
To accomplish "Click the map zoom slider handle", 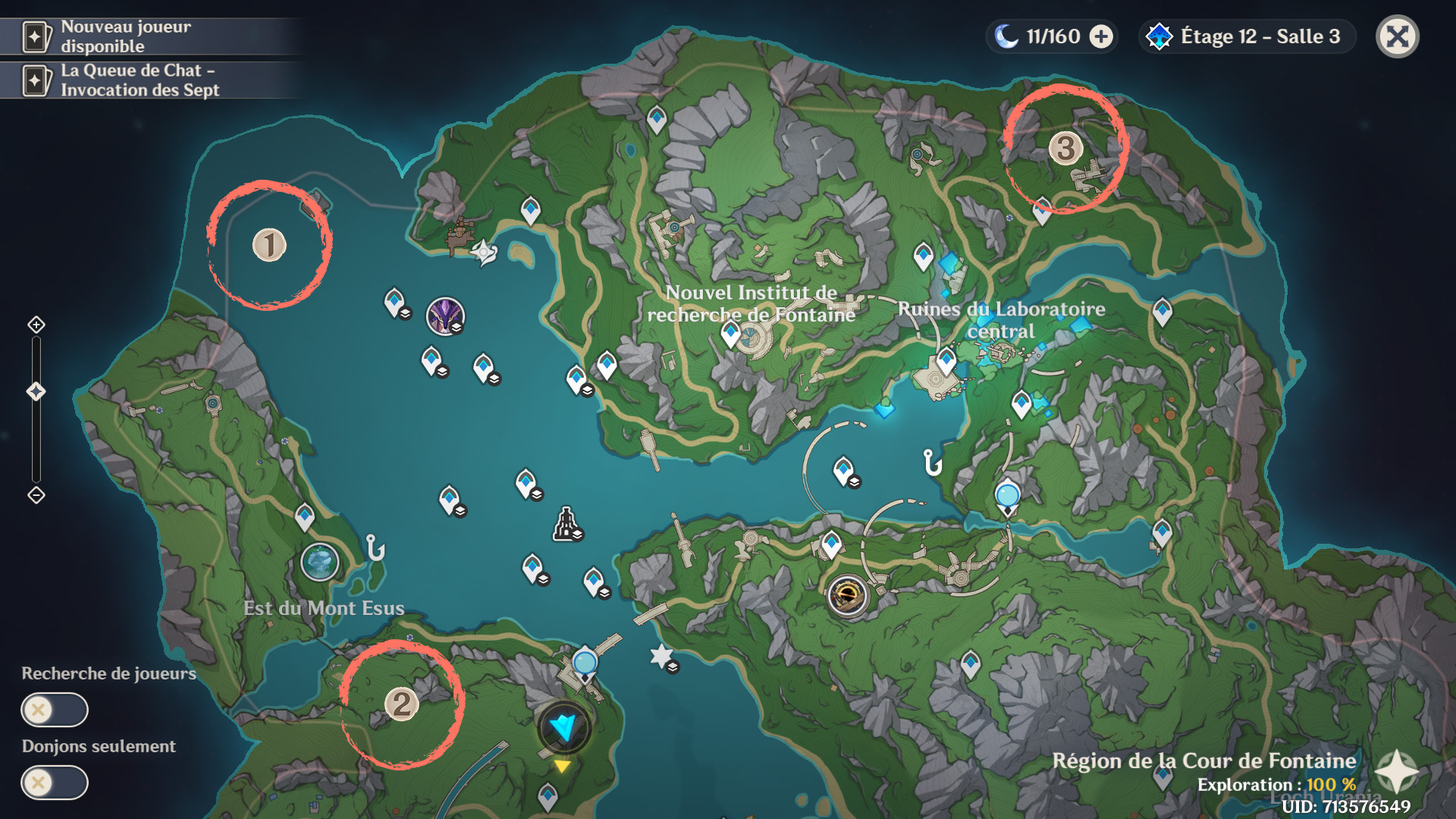I will click(x=36, y=391).
